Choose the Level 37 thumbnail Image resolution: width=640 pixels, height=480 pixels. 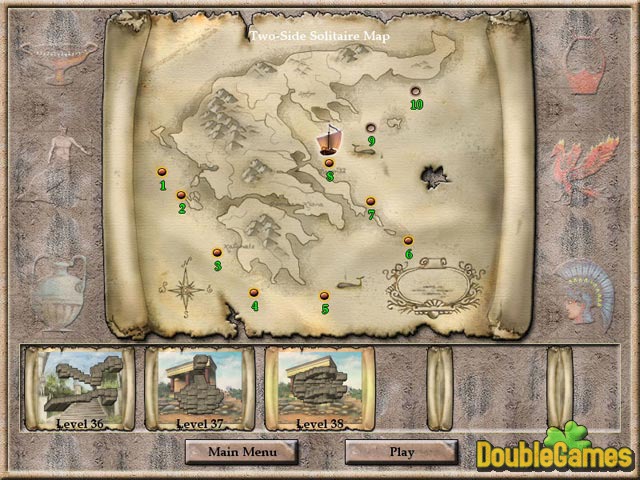[199, 387]
